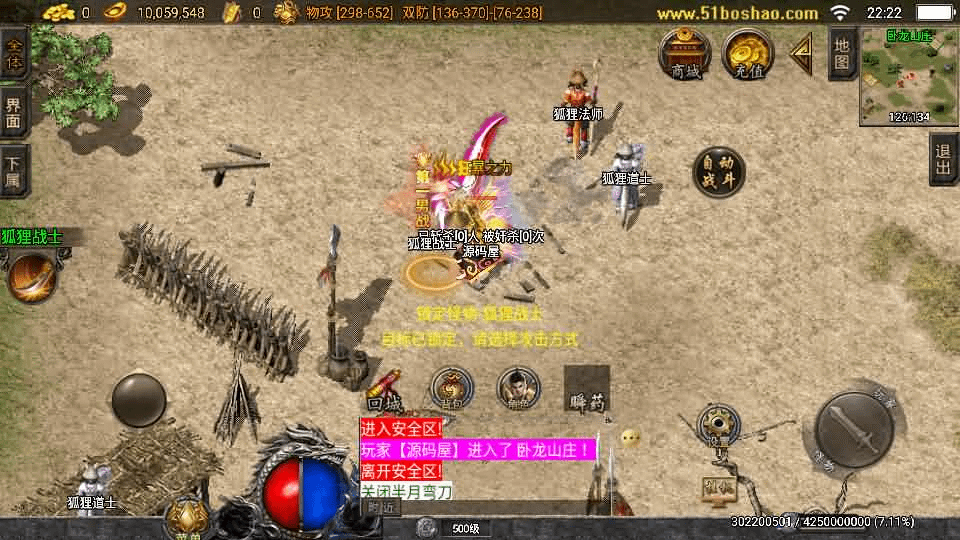Open the 设置 gear settings
Image resolution: width=960 pixels, height=540 pixels.
tap(715, 424)
